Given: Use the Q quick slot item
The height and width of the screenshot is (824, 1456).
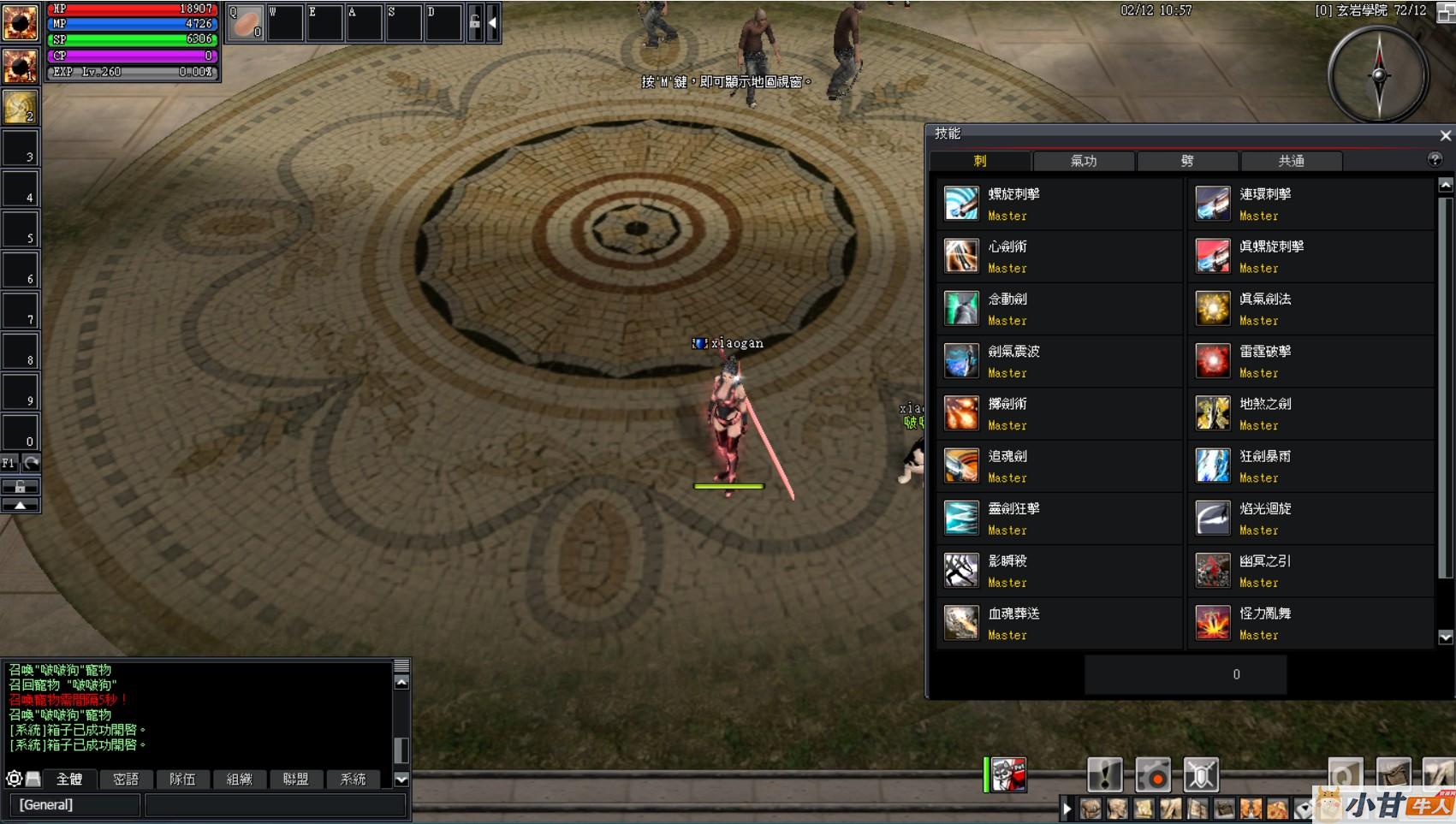Looking at the screenshot, I should point(246,23).
